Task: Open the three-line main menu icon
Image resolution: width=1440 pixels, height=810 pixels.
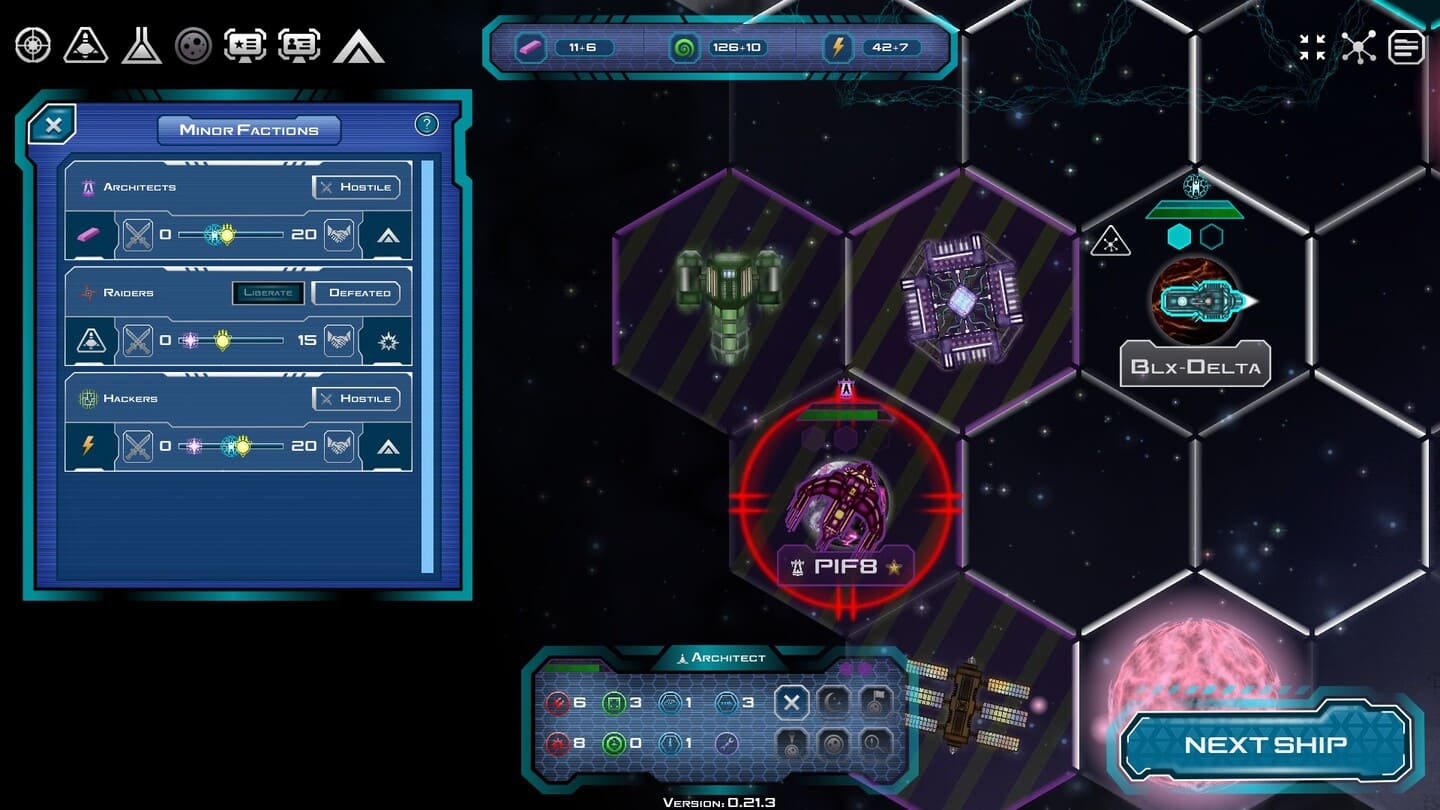Action: (x=1405, y=47)
